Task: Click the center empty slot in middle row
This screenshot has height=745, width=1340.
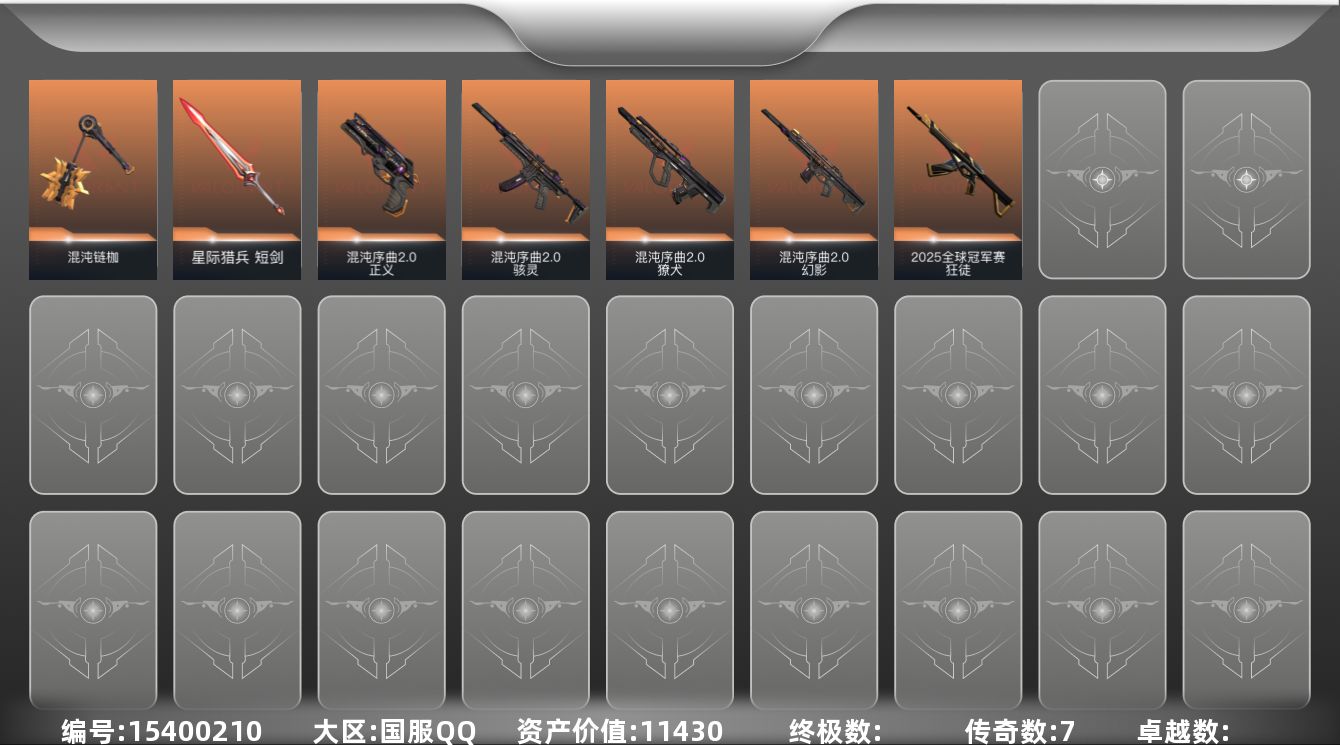Action: pyautogui.click(x=669, y=394)
